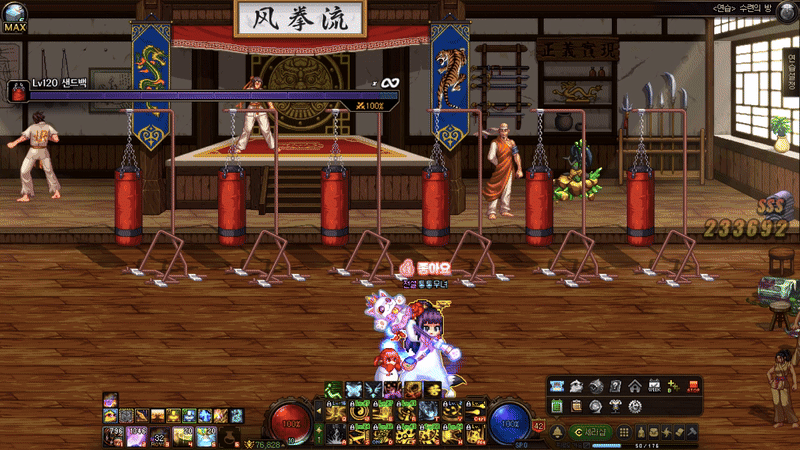The height and width of the screenshot is (450, 800).
Task: Open the green notepad icon
Action: pos(555,407)
